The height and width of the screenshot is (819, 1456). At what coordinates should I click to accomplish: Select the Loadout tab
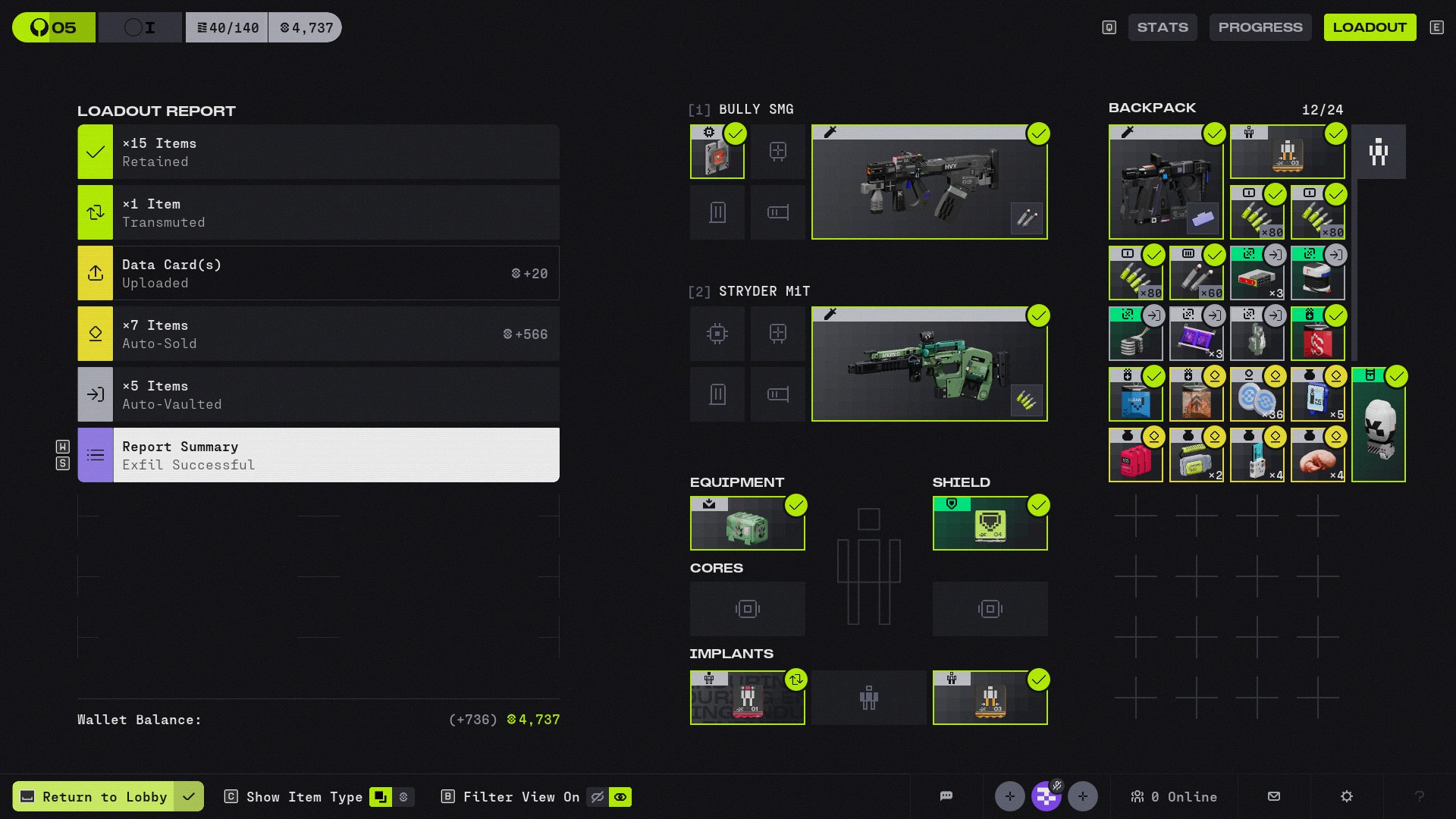pos(1369,27)
